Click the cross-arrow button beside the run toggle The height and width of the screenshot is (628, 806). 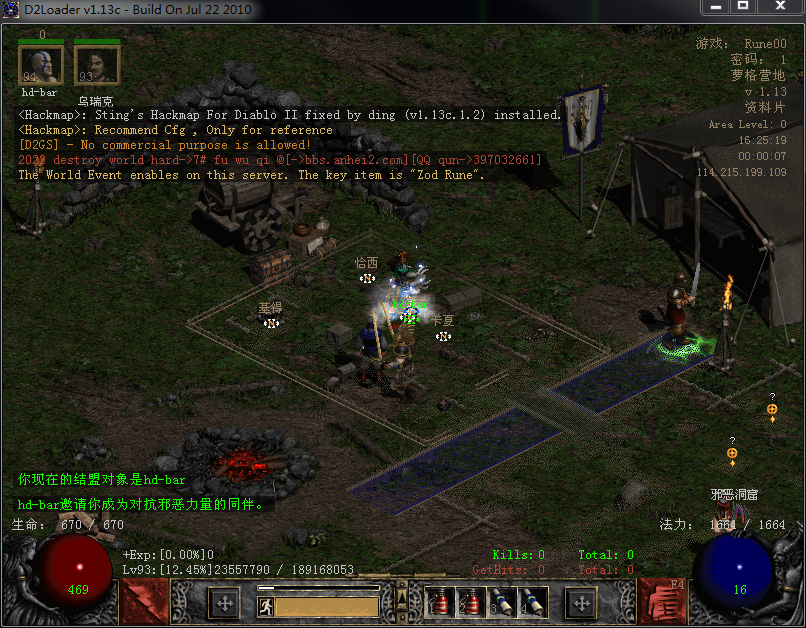(224, 603)
